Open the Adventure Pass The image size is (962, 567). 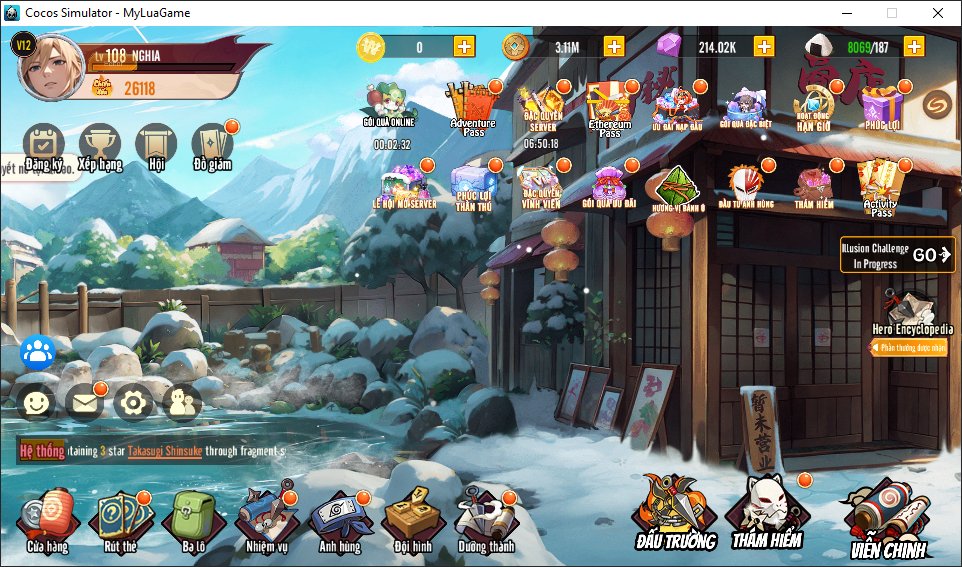pos(473,108)
